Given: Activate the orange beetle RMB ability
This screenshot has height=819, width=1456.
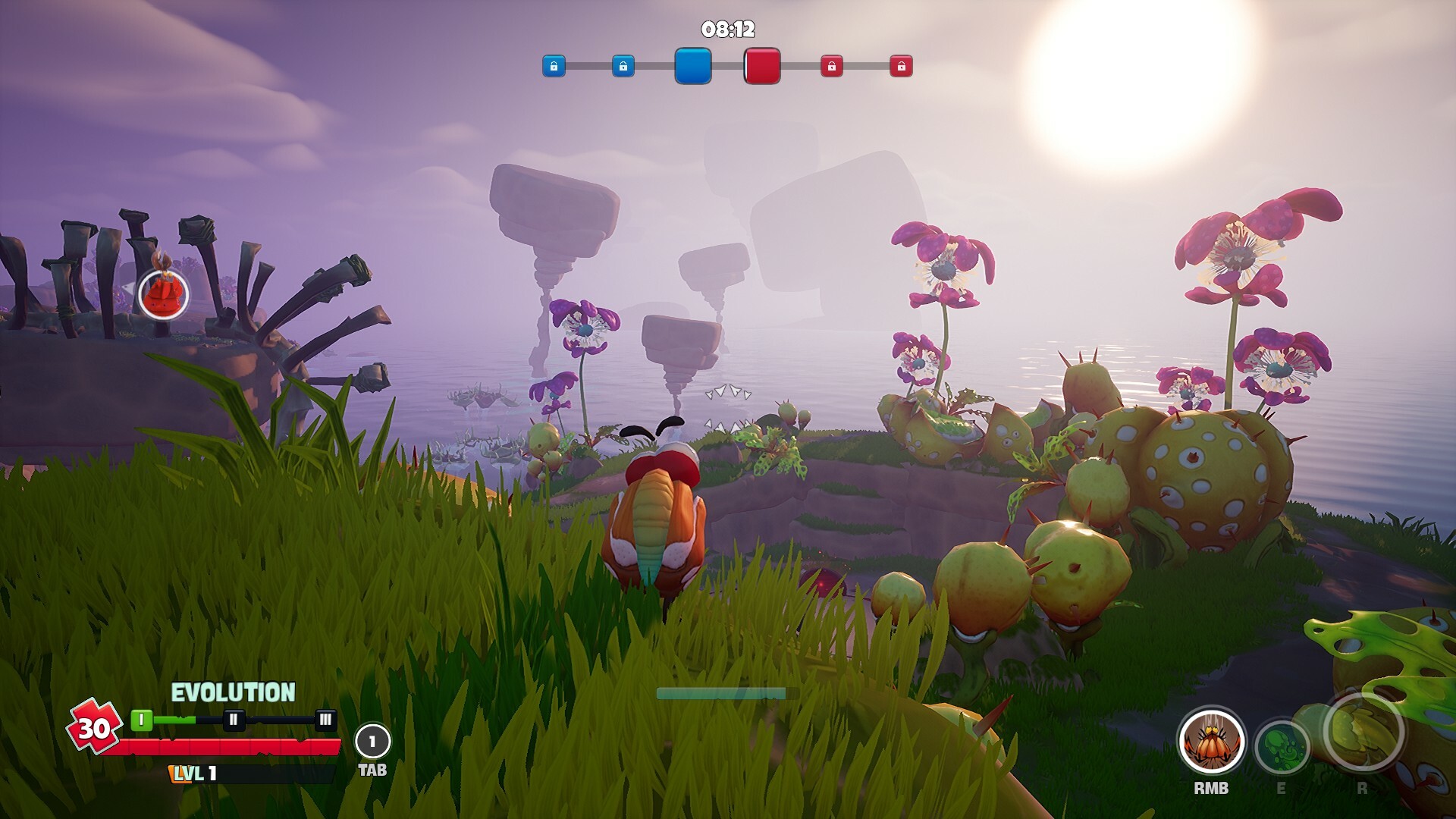Looking at the screenshot, I should click(x=1211, y=742).
